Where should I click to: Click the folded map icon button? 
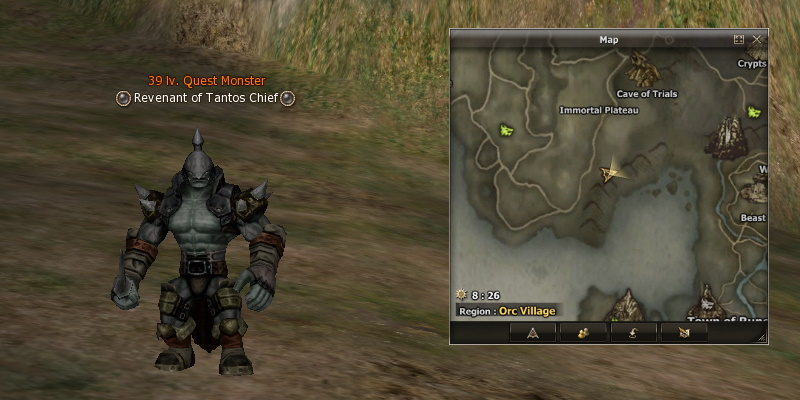coord(684,333)
